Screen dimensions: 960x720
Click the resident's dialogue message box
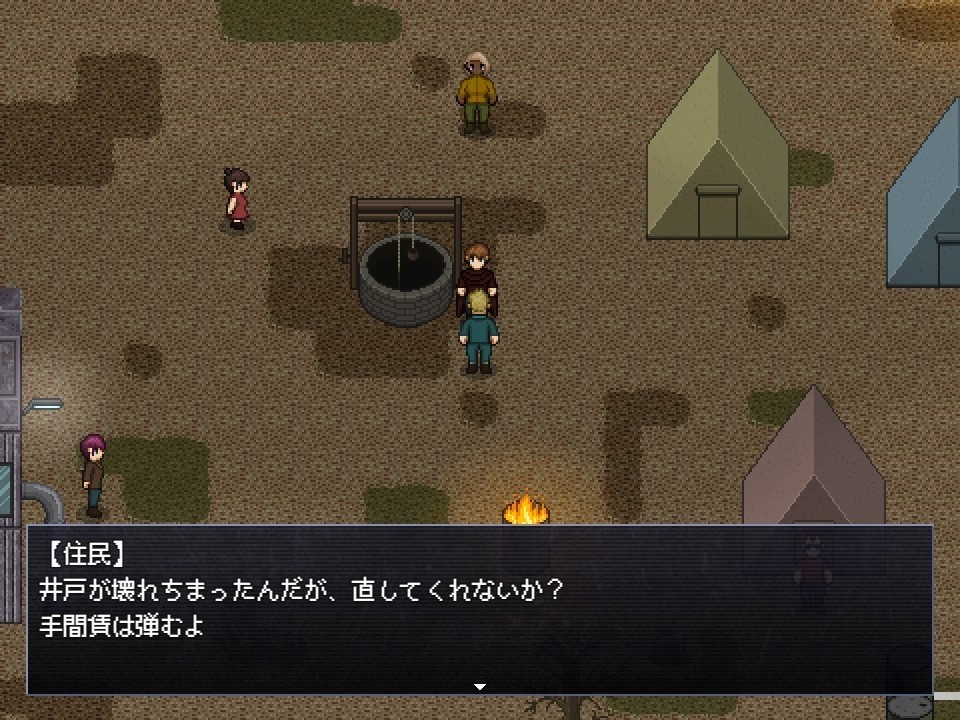[x=480, y=608]
